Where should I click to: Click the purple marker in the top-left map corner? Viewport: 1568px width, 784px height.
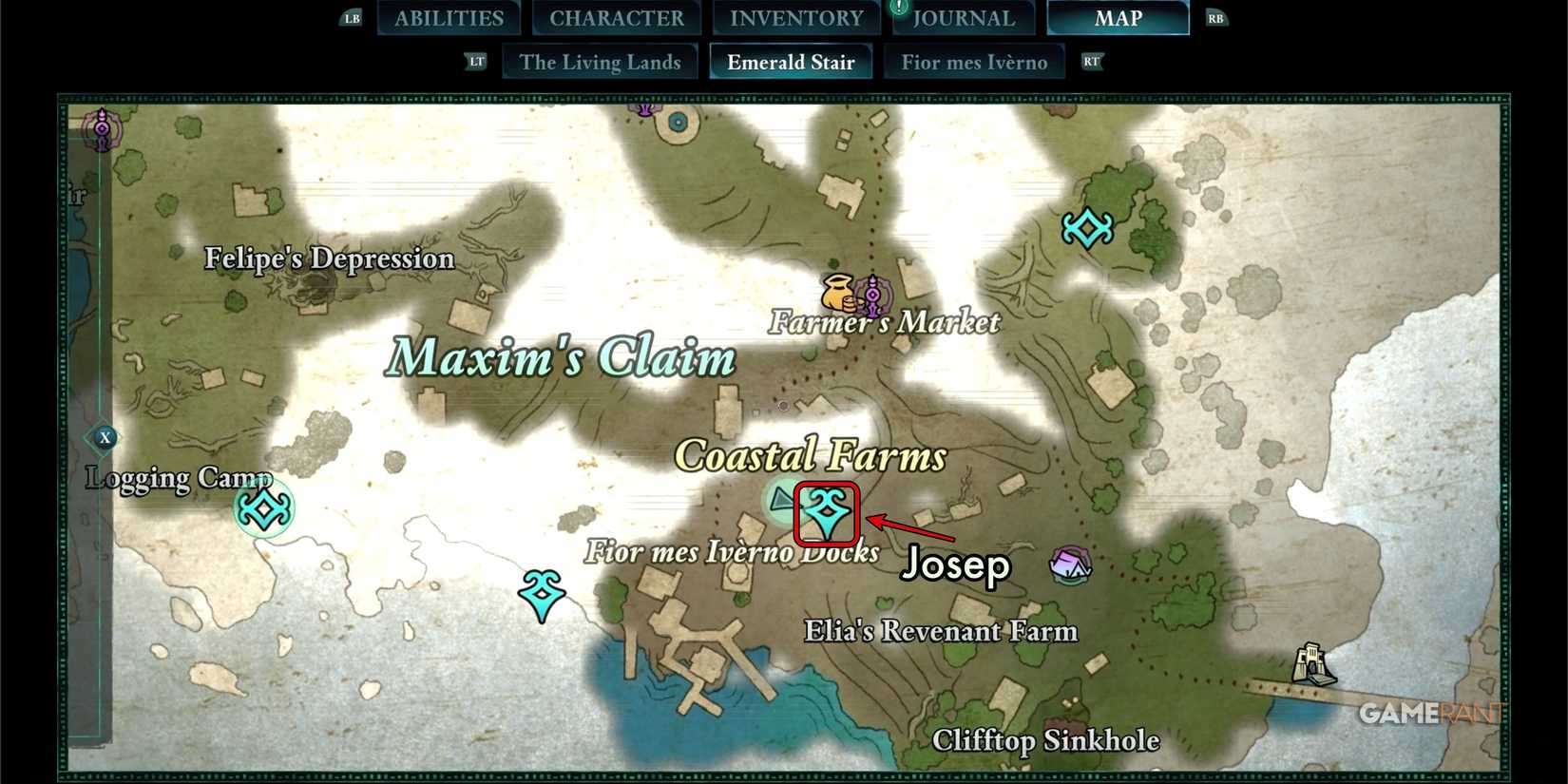click(102, 128)
